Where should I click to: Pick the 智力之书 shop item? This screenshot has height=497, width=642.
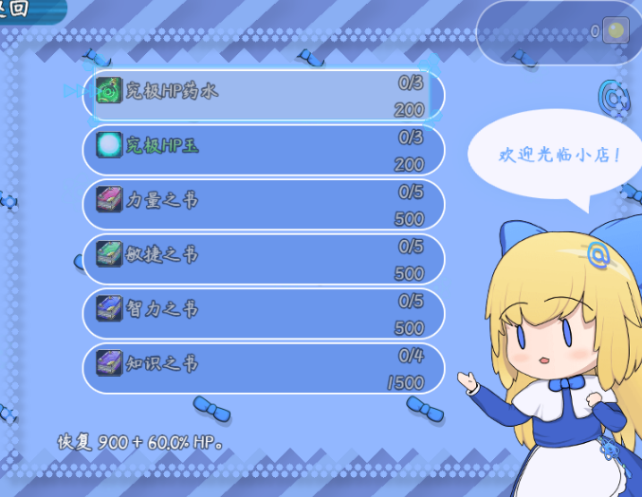(x=264, y=312)
